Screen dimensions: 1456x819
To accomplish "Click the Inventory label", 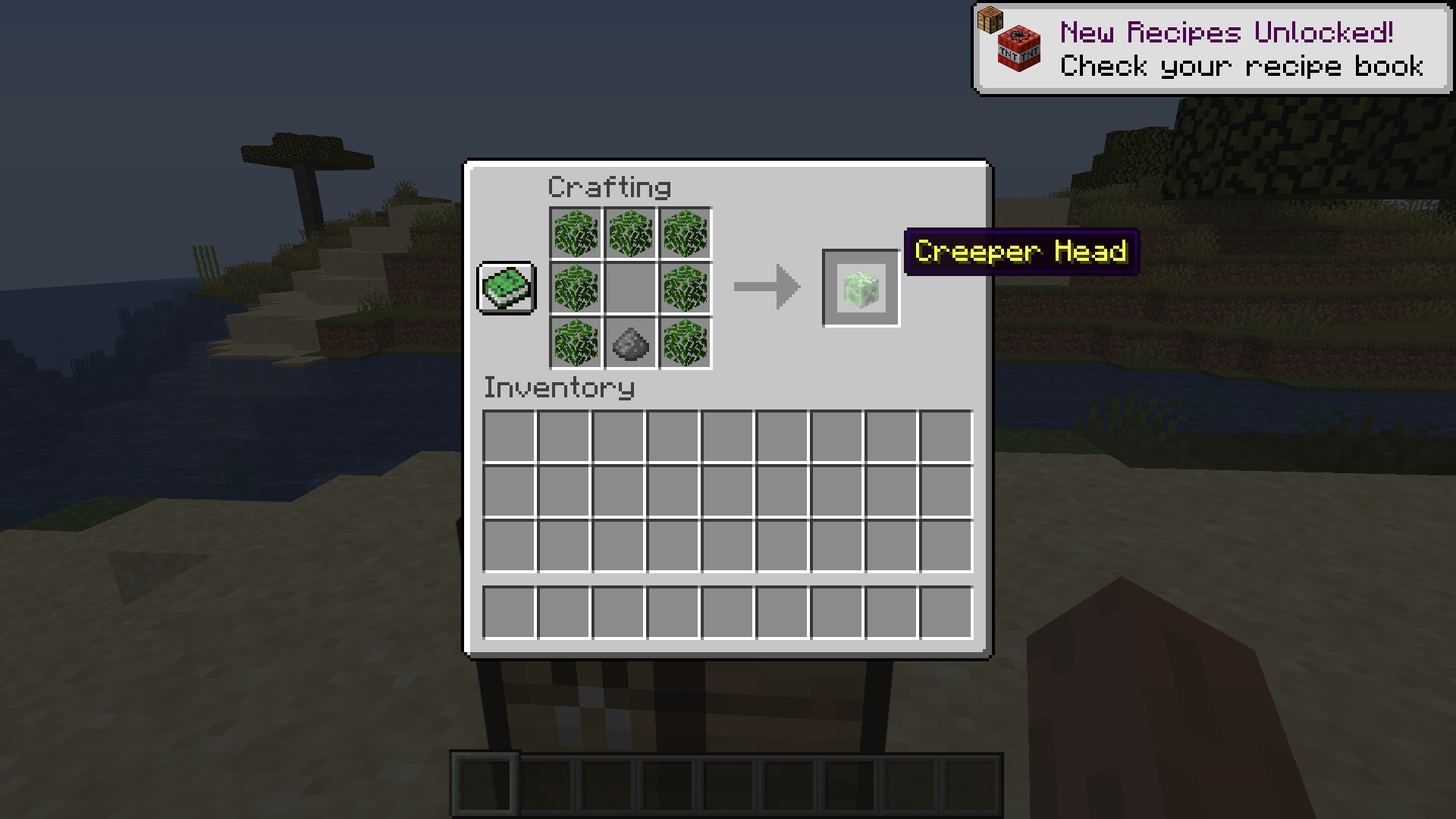I will [x=559, y=388].
